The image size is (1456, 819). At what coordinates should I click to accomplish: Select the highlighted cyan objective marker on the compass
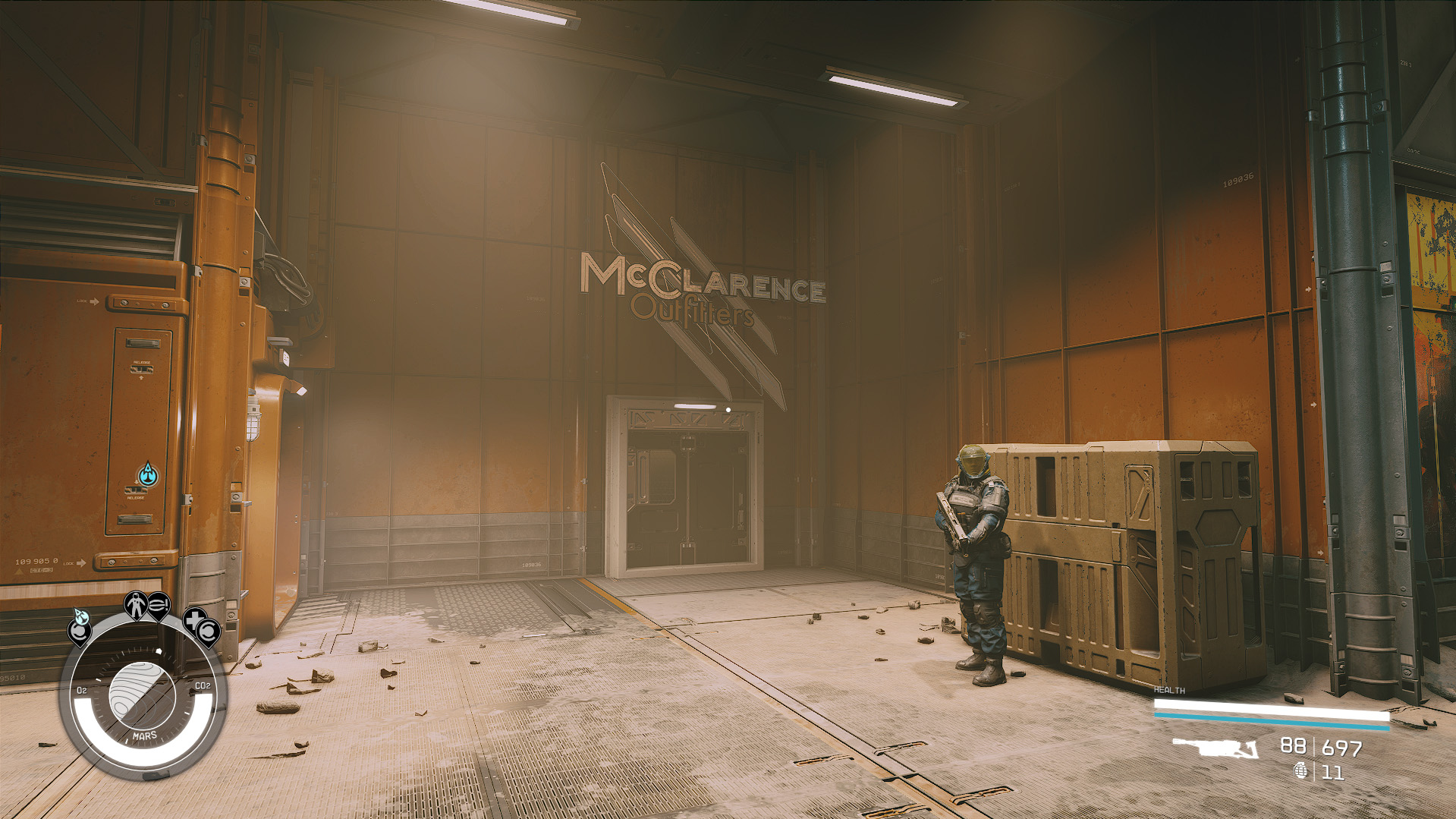point(81,619)
